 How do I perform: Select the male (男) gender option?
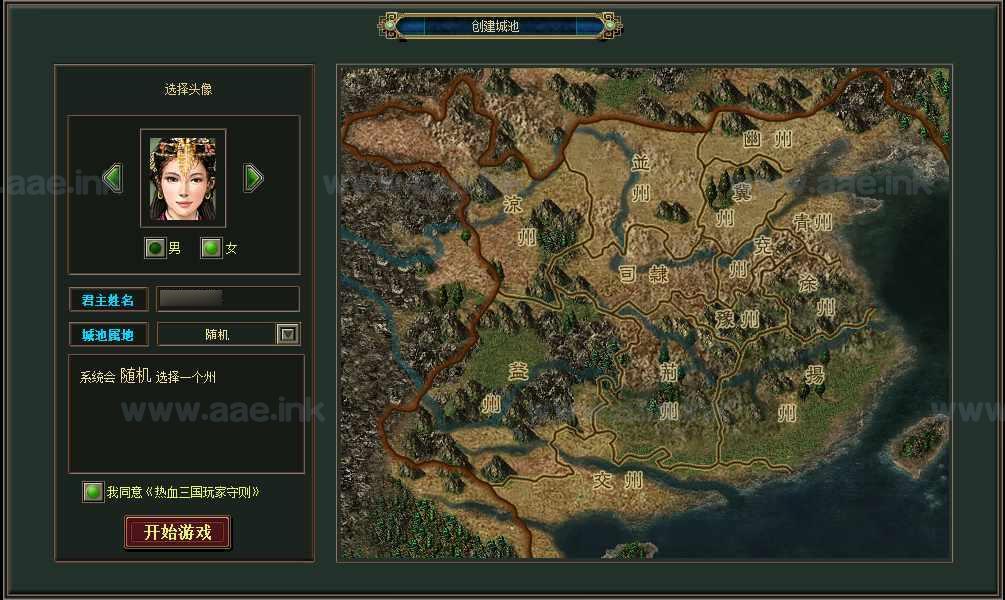click(155, 248)
